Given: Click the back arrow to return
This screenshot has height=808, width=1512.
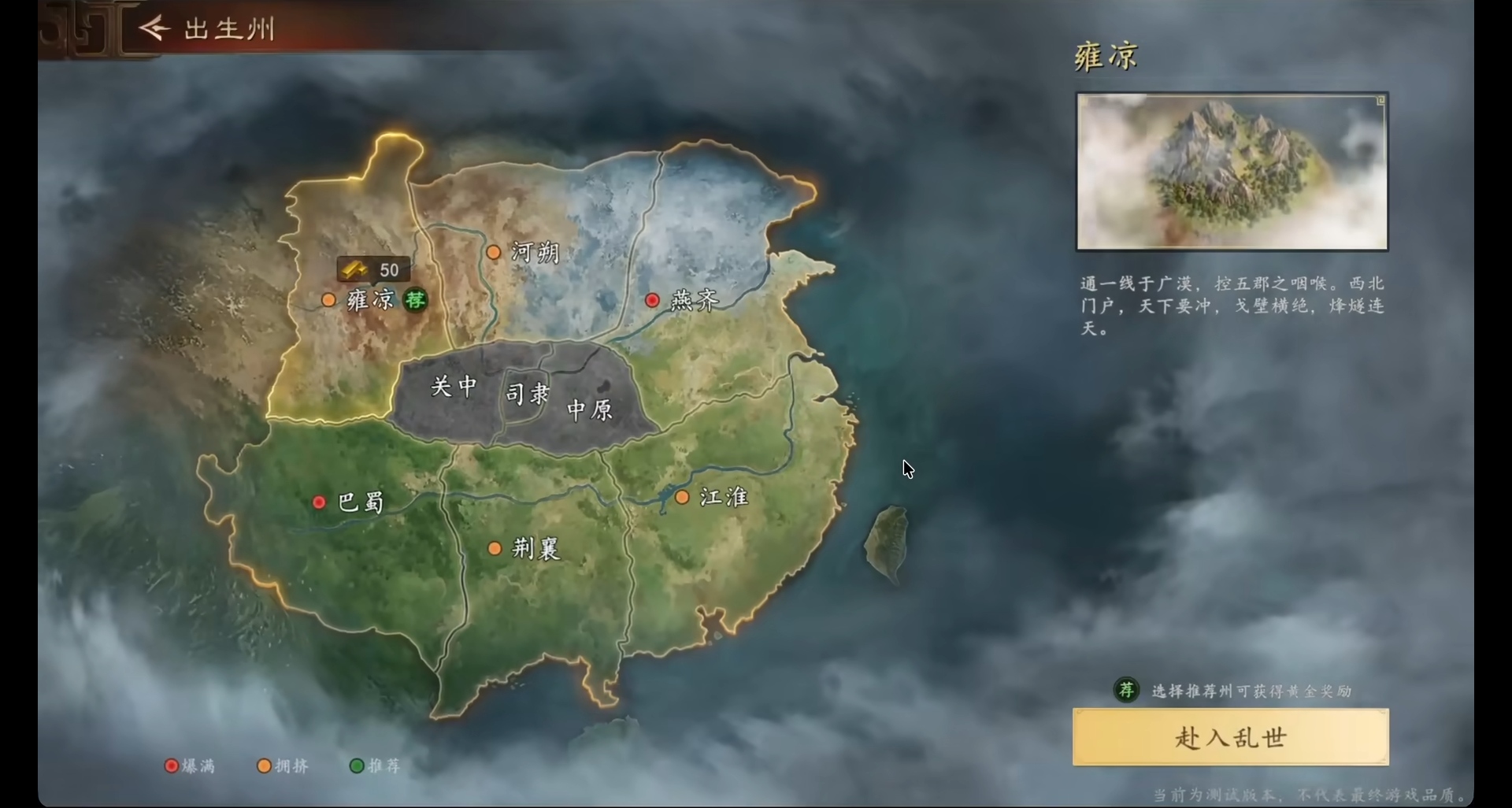Looking at the screenshot, I should coord(155,28).
